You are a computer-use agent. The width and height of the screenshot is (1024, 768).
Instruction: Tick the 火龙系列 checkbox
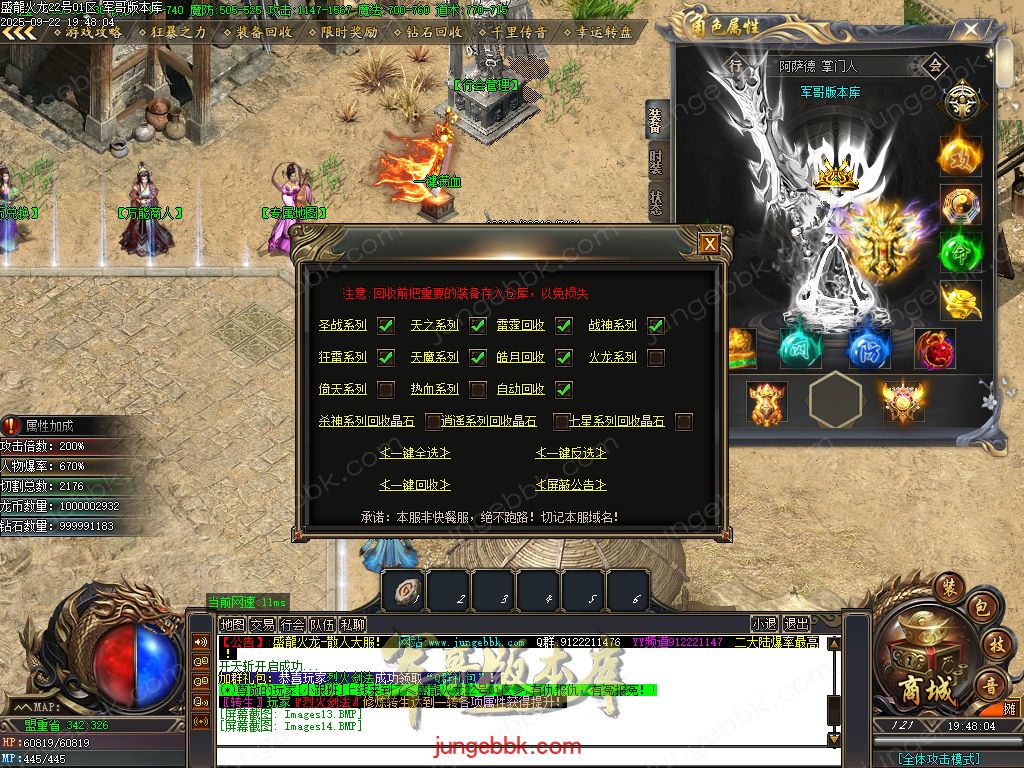[x=656, y=357]
